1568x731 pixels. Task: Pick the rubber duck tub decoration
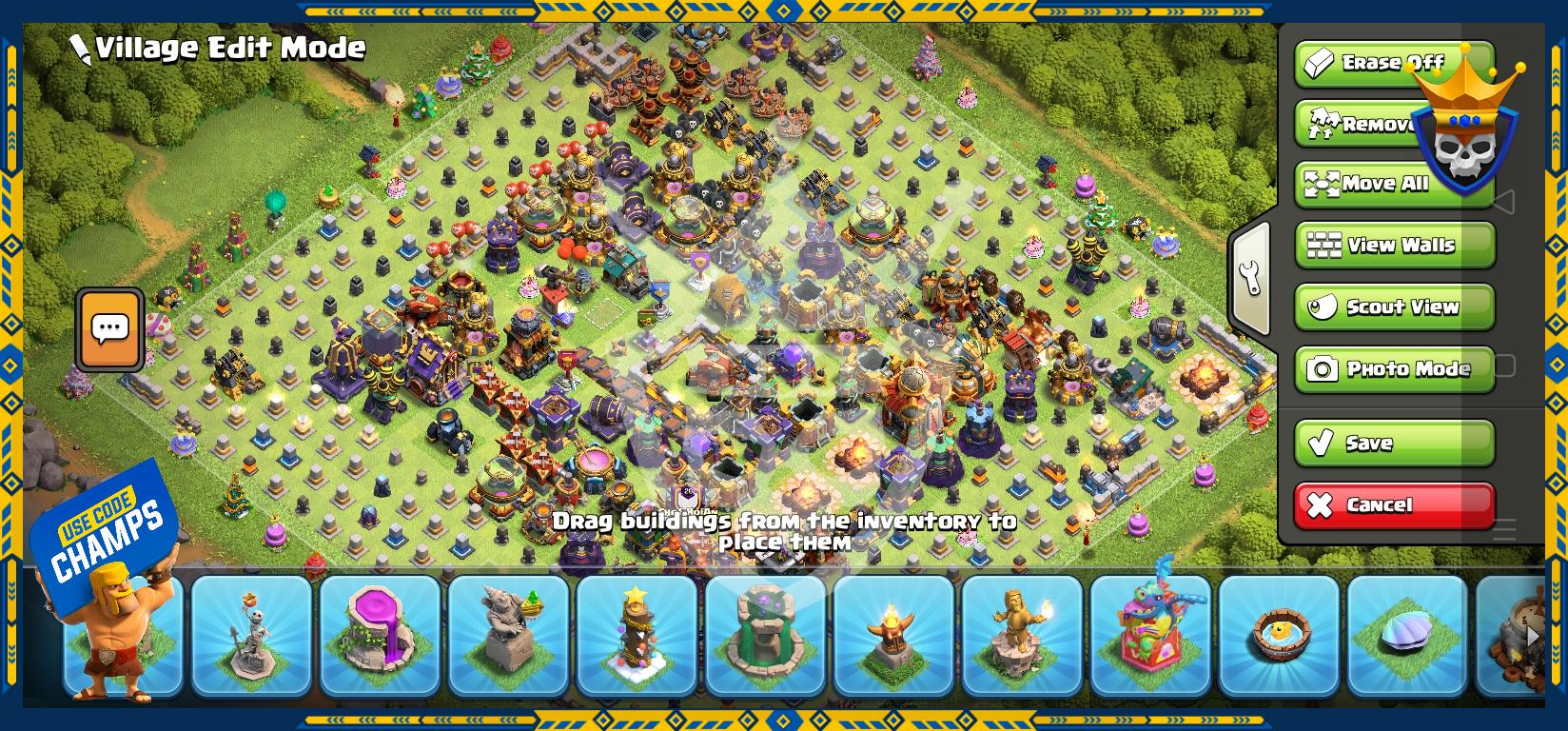point(1280,635)
